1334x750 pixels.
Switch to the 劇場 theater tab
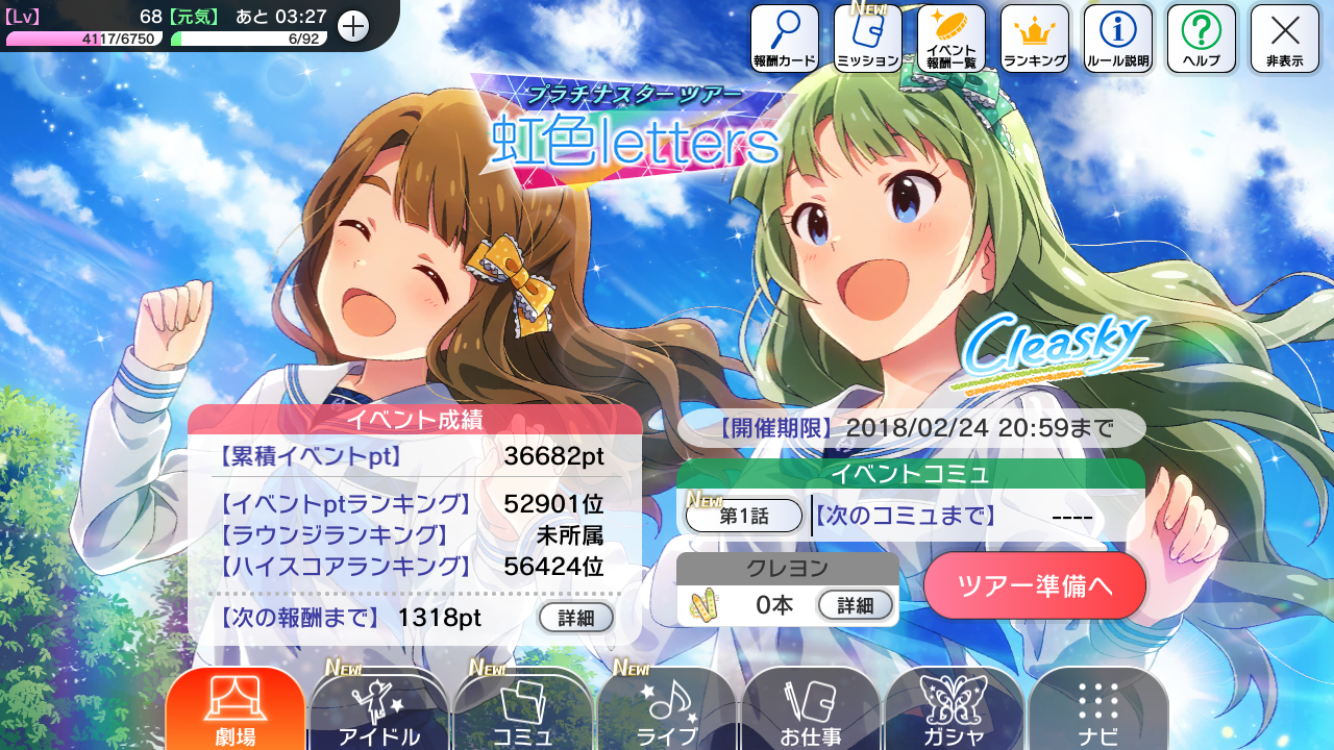[x=235, y=710]
